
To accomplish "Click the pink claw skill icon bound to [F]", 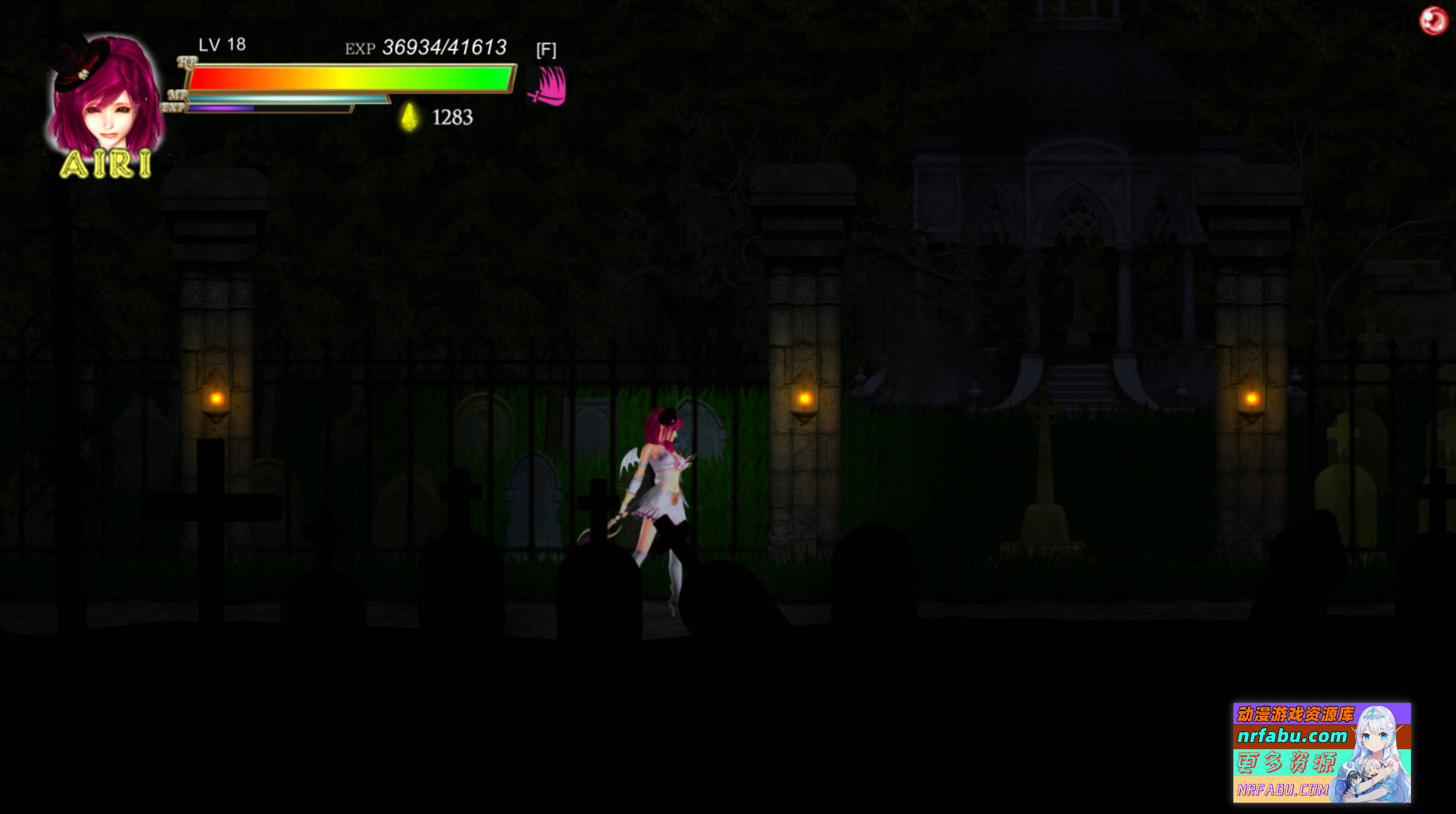I will coord(548,86).
